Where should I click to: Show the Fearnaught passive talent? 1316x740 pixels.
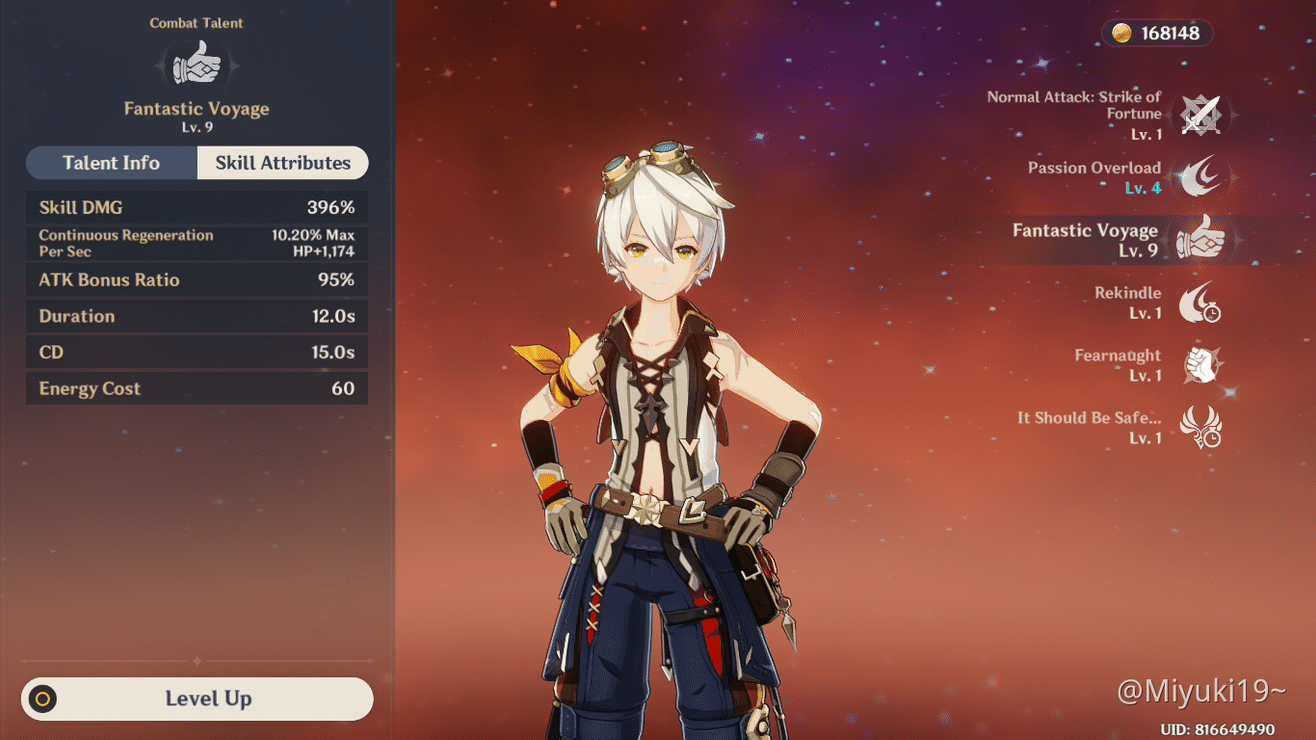pos(1200,365)
